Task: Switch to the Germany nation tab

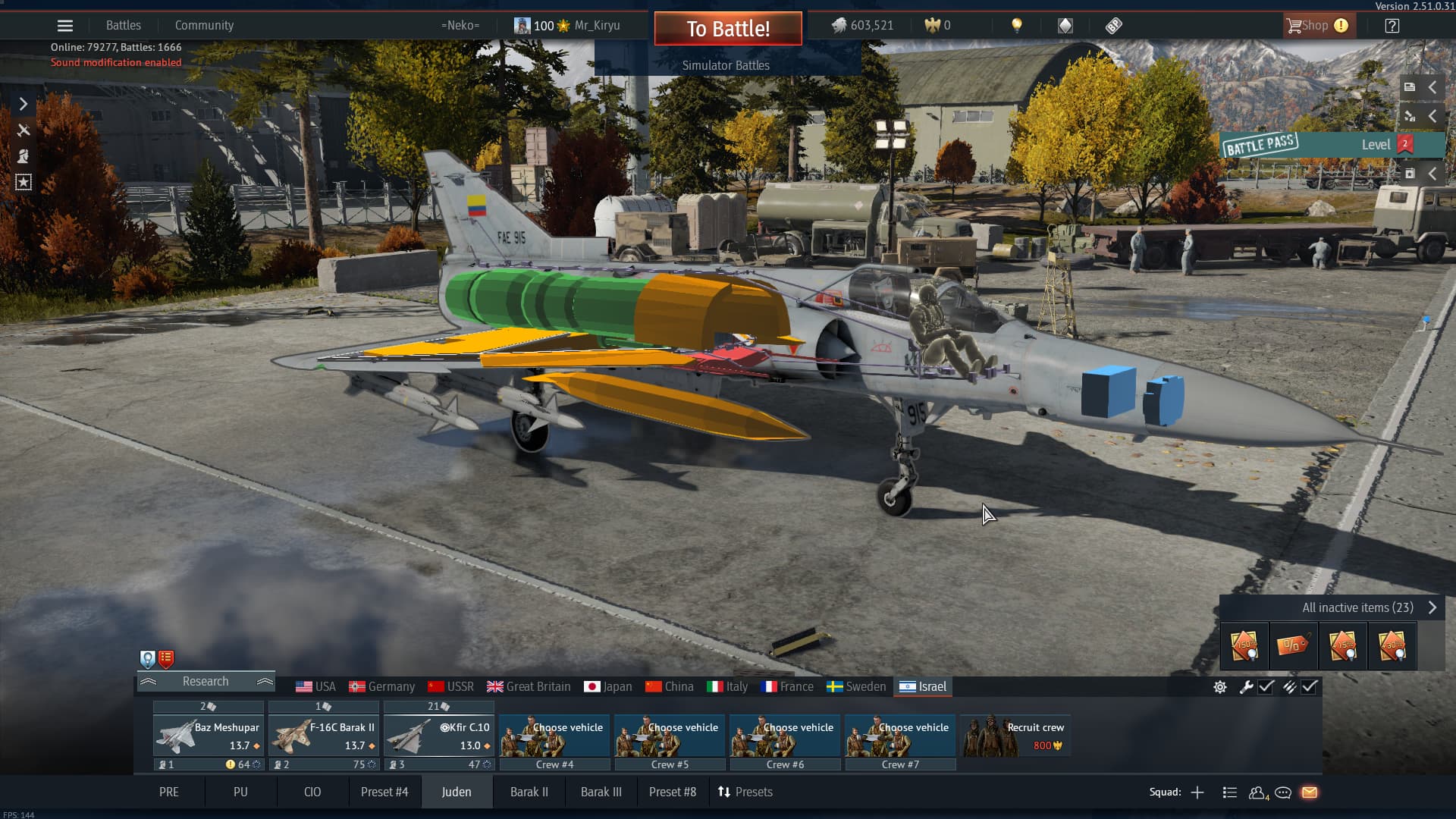Action: point(381,687)
